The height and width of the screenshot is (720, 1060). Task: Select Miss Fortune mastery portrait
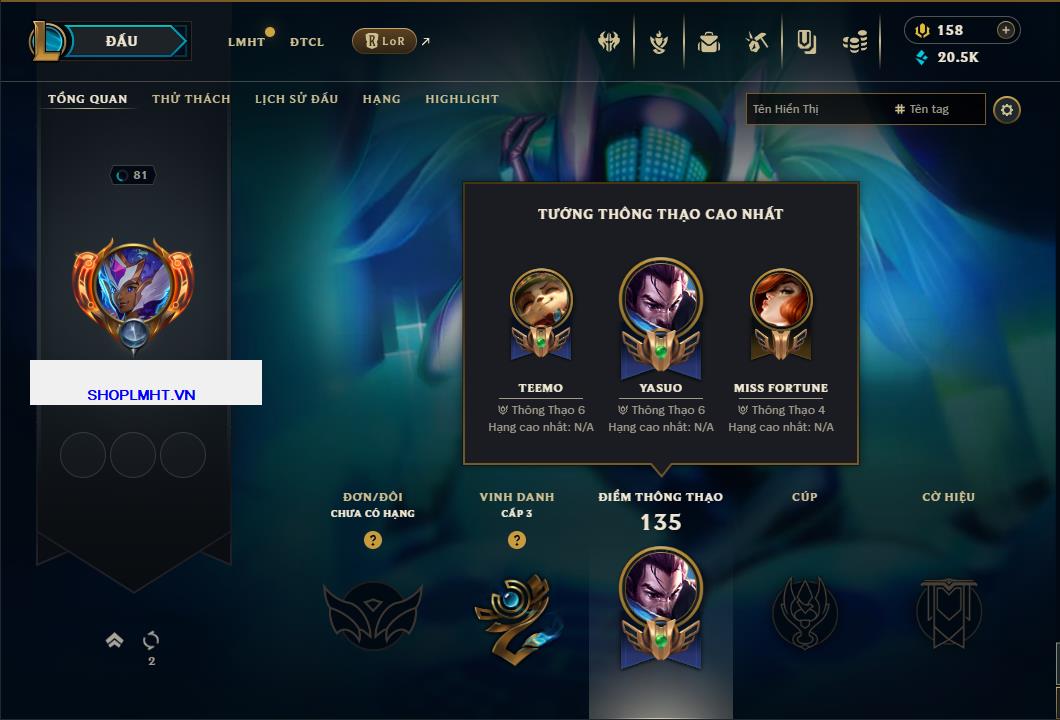[781, 302]
